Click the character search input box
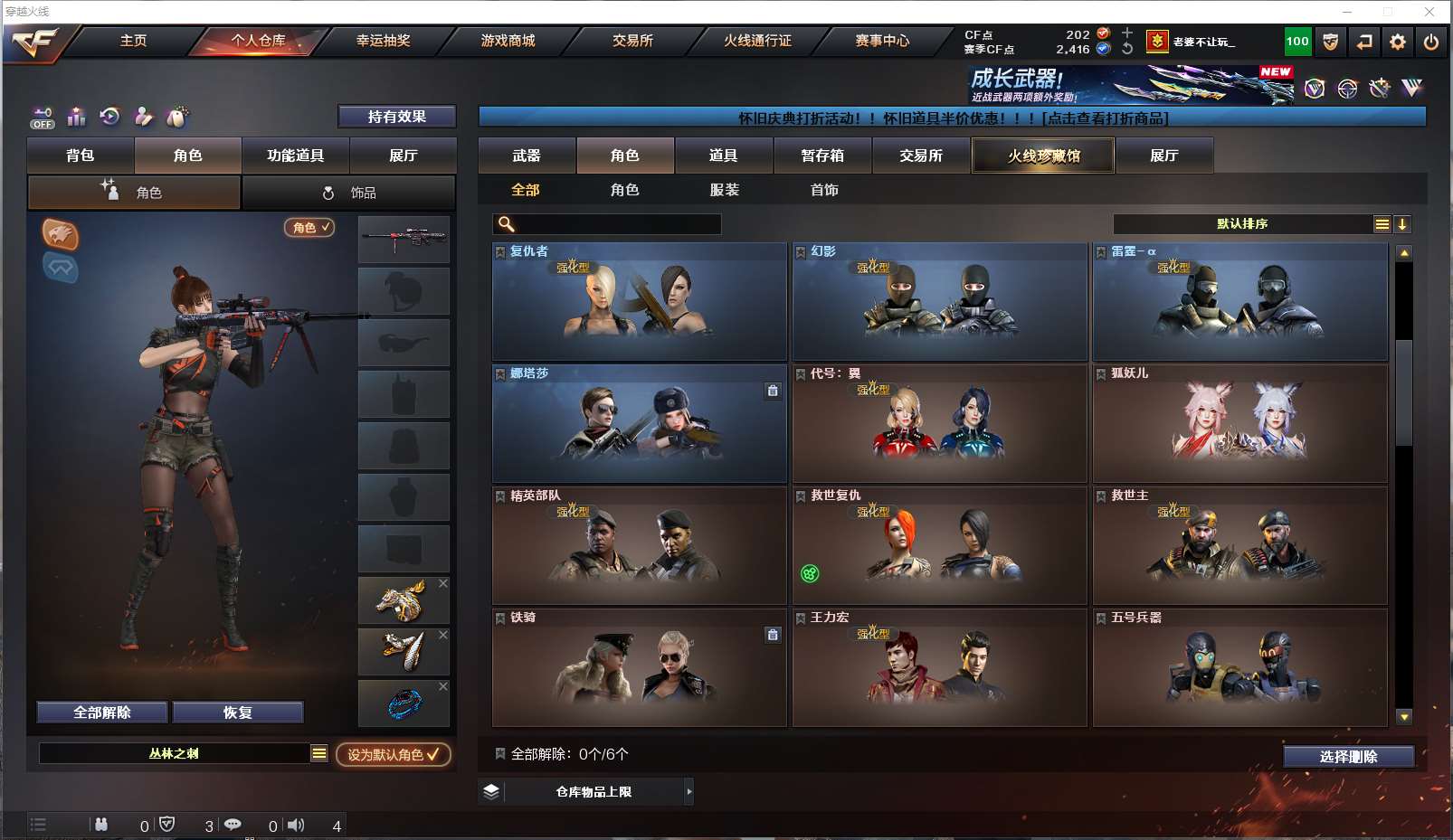This screenshot has height=840, width=1453. [617, 224]
